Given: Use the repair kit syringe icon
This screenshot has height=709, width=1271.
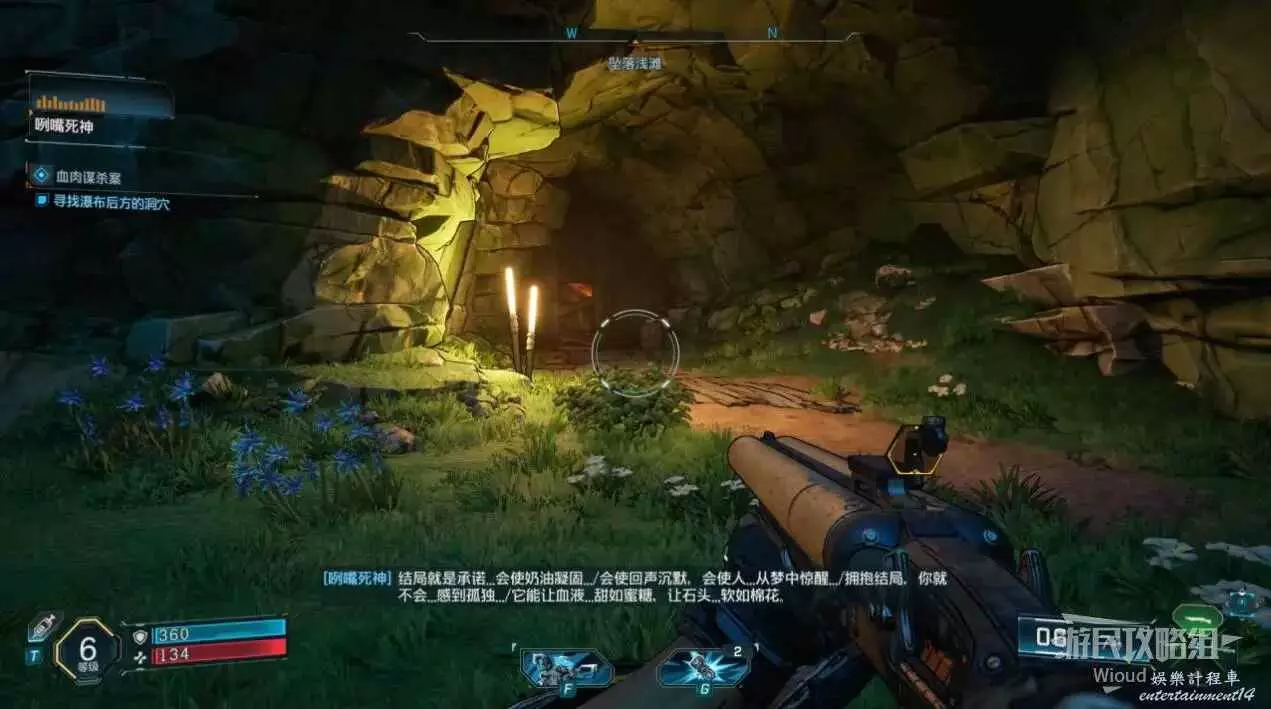Looking at the screenshot, I should [x=43, y=627].
